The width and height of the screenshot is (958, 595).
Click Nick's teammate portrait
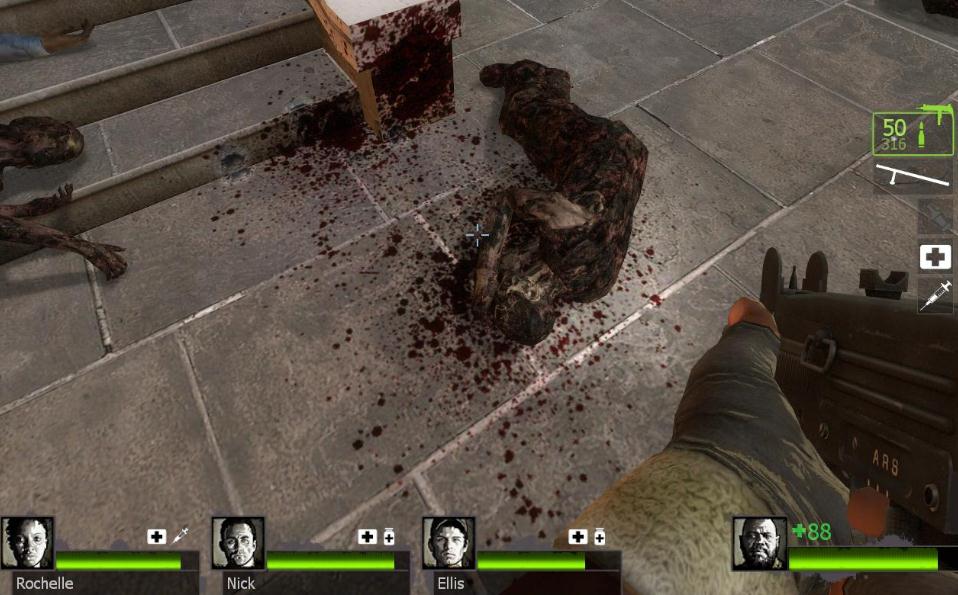point(238,543)
